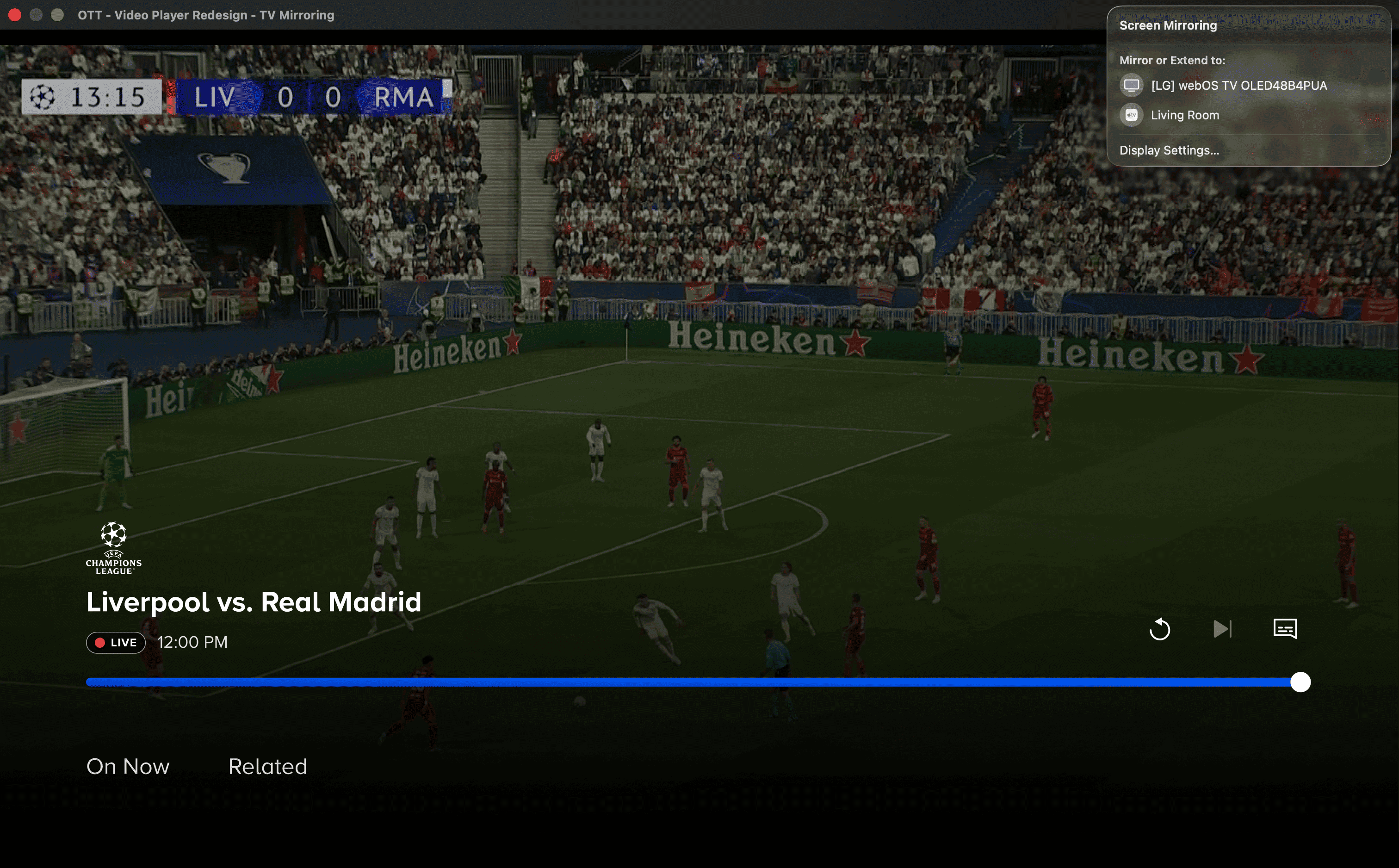Switch to the On Now tab
This screenshot has width=1399, height=868.
coord(128,766)
